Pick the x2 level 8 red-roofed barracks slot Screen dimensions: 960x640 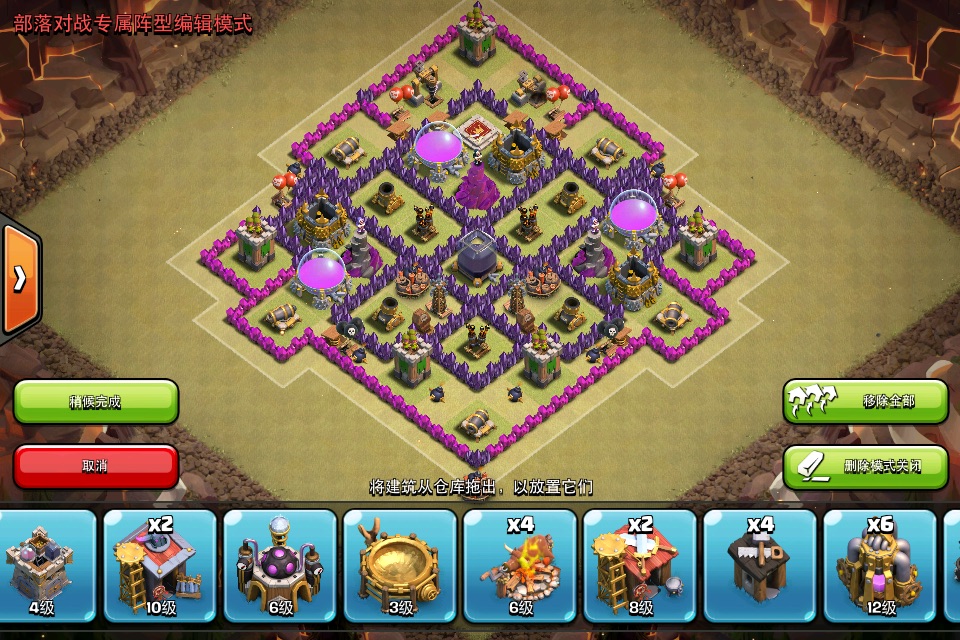point(640,565)
